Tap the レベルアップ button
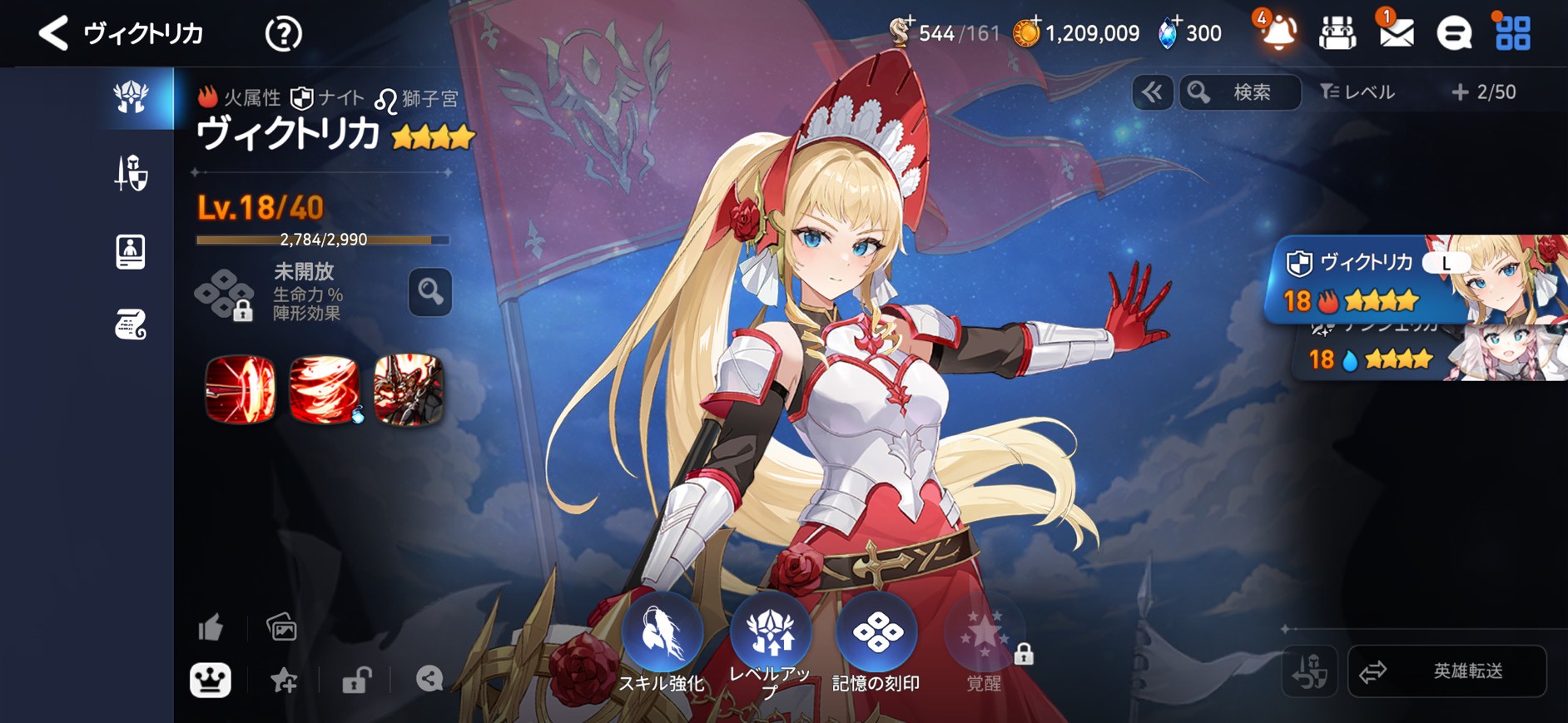 click(x=770, y=642)
